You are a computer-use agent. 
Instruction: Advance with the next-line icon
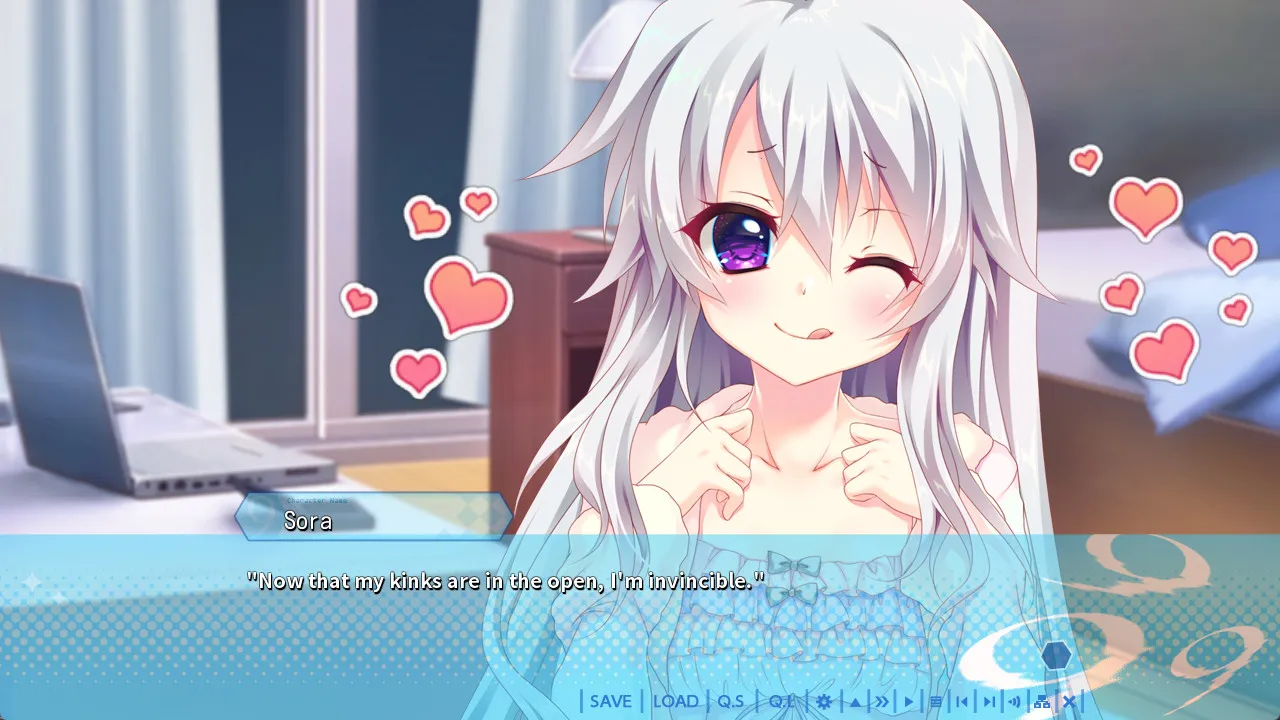pos(988,702)
